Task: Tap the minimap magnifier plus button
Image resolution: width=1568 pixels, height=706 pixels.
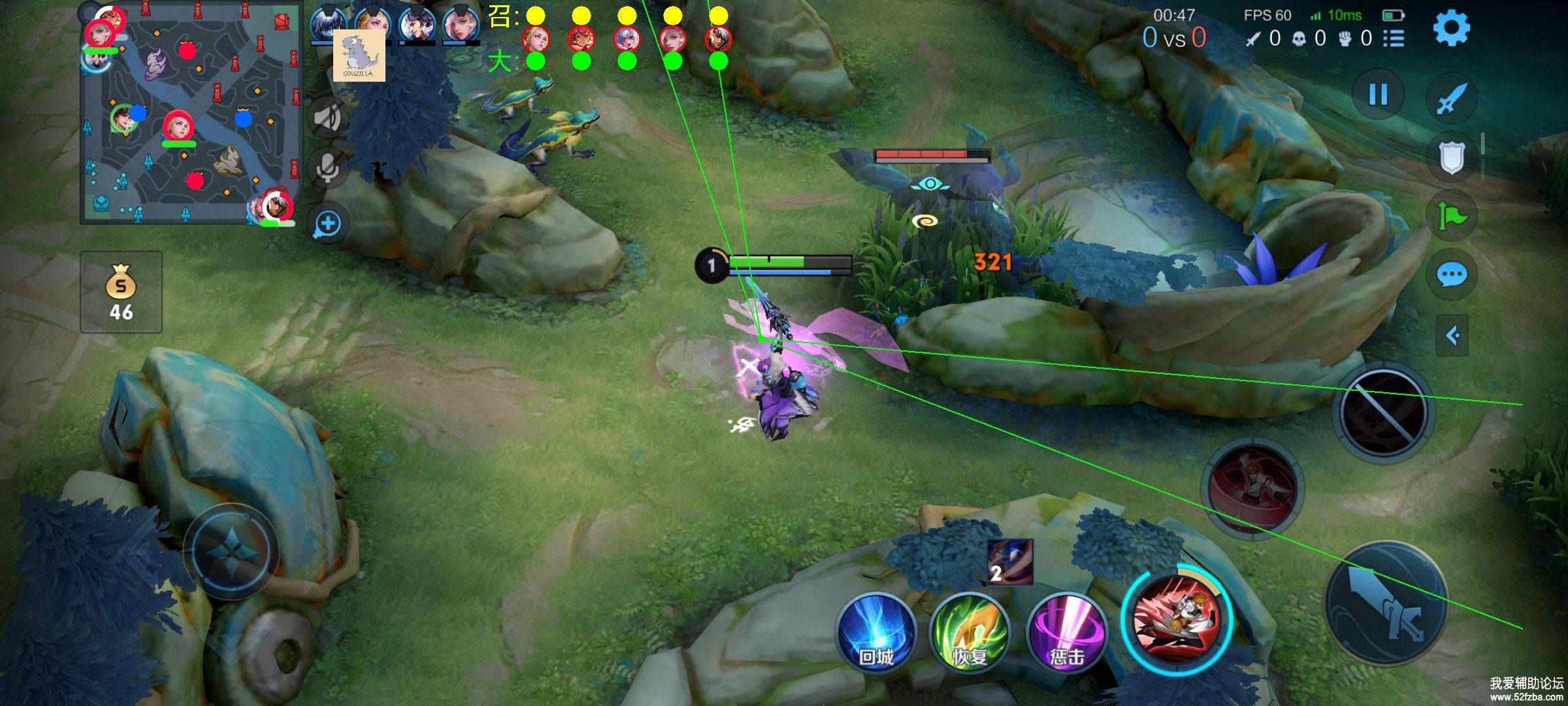Action: [327, 224]
